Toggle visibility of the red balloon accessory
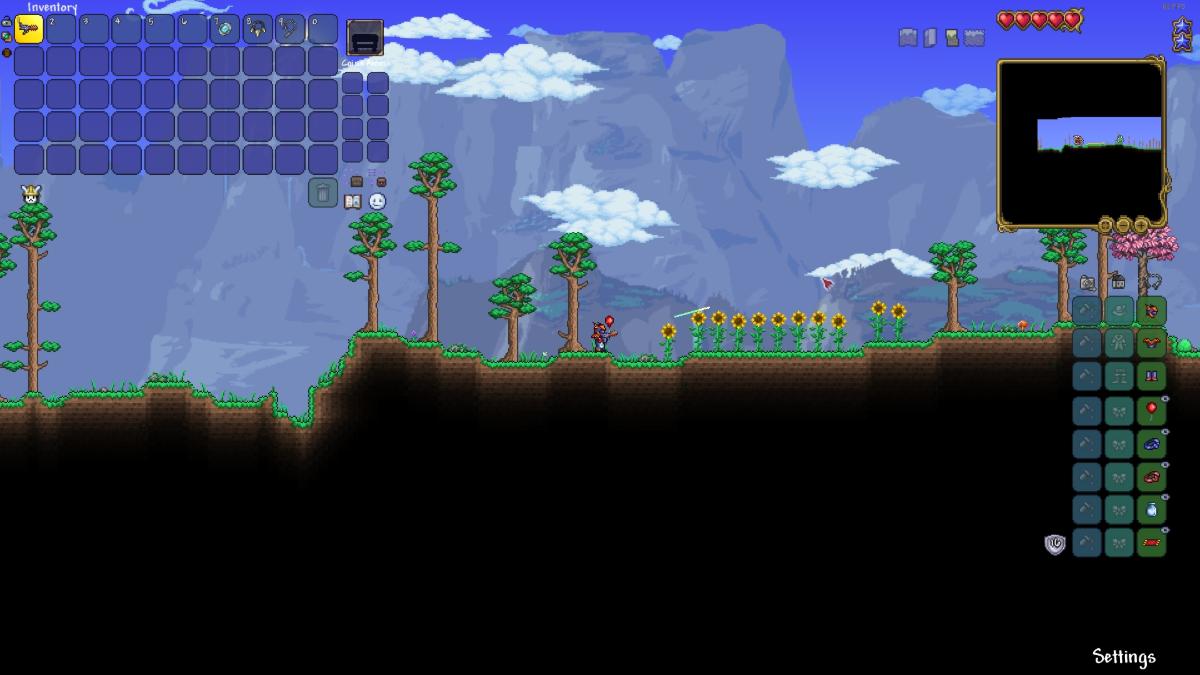 [1165, 398]
